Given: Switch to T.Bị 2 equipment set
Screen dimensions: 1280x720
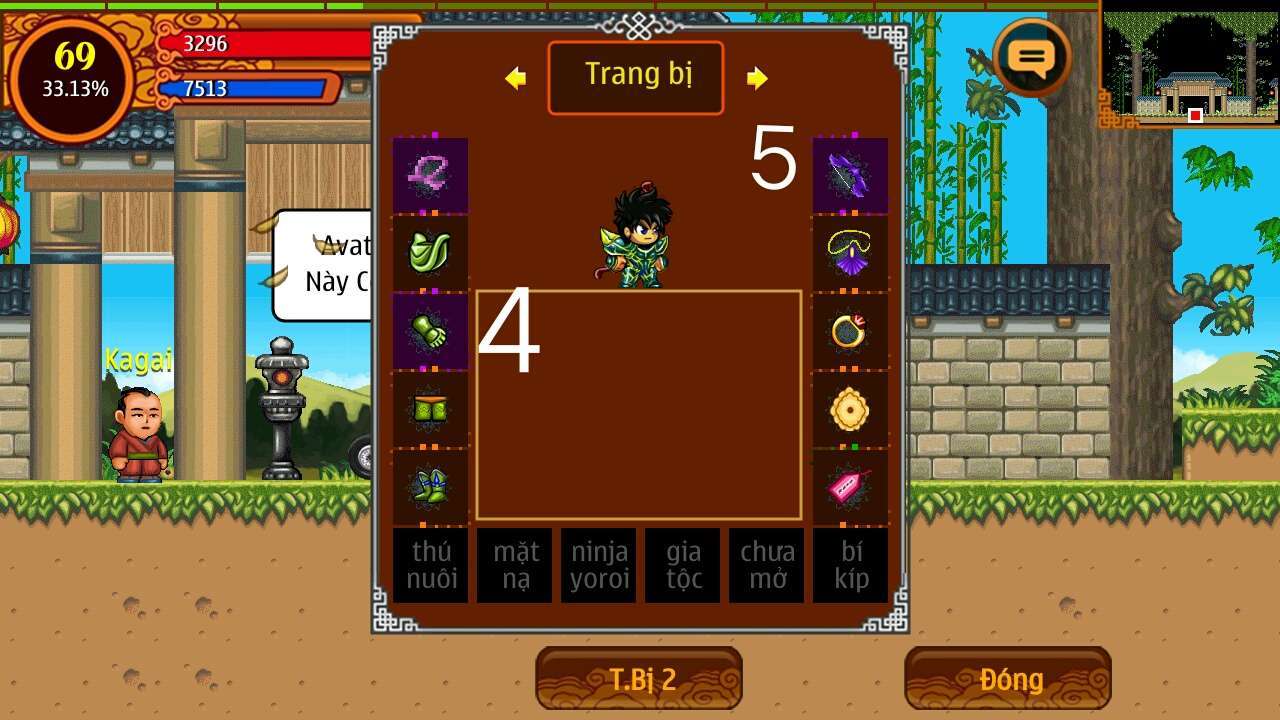Looking at the screenshot, I should tap(639, 679).
